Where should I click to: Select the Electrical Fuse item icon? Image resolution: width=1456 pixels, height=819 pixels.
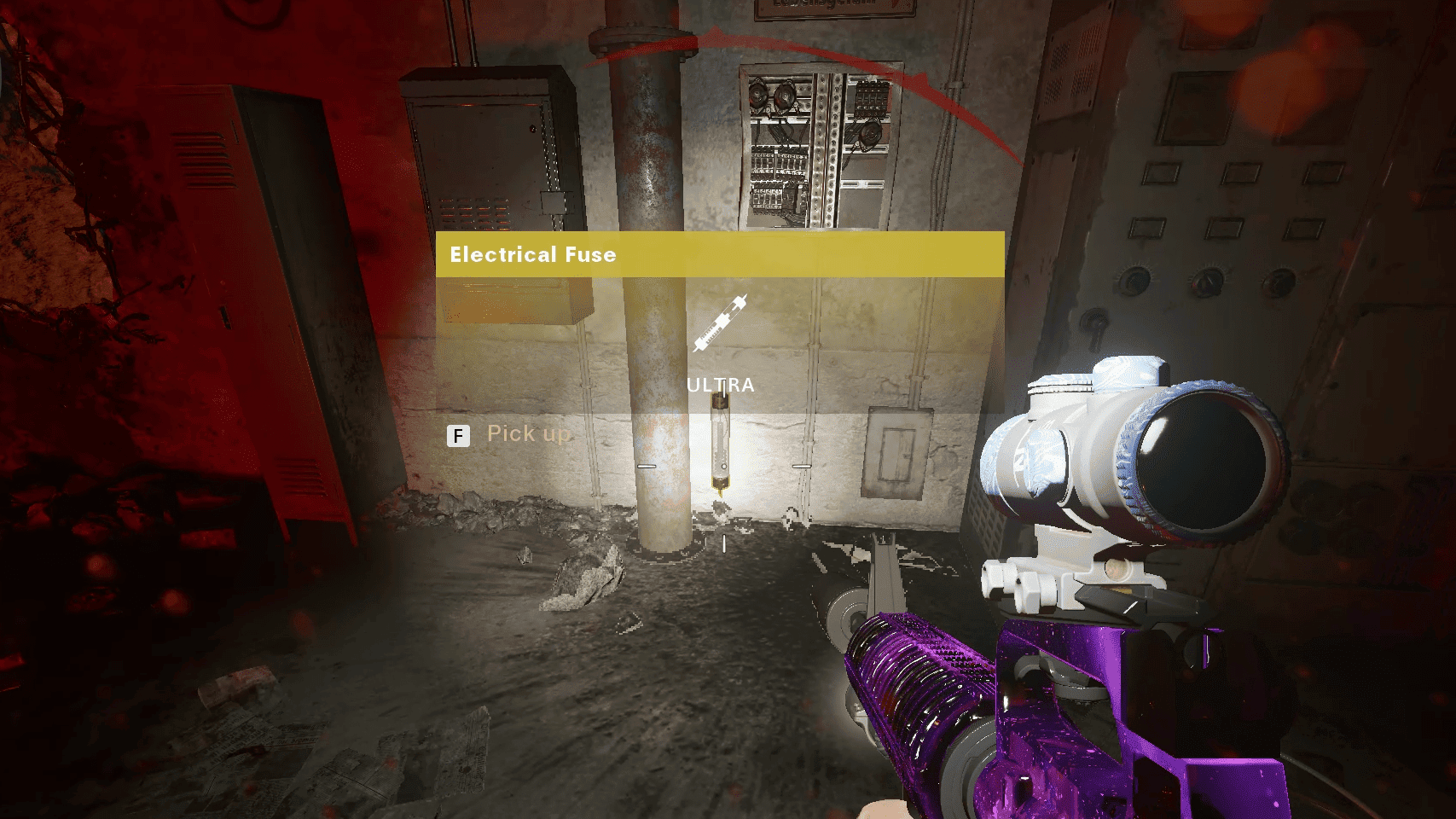[720, 324]
